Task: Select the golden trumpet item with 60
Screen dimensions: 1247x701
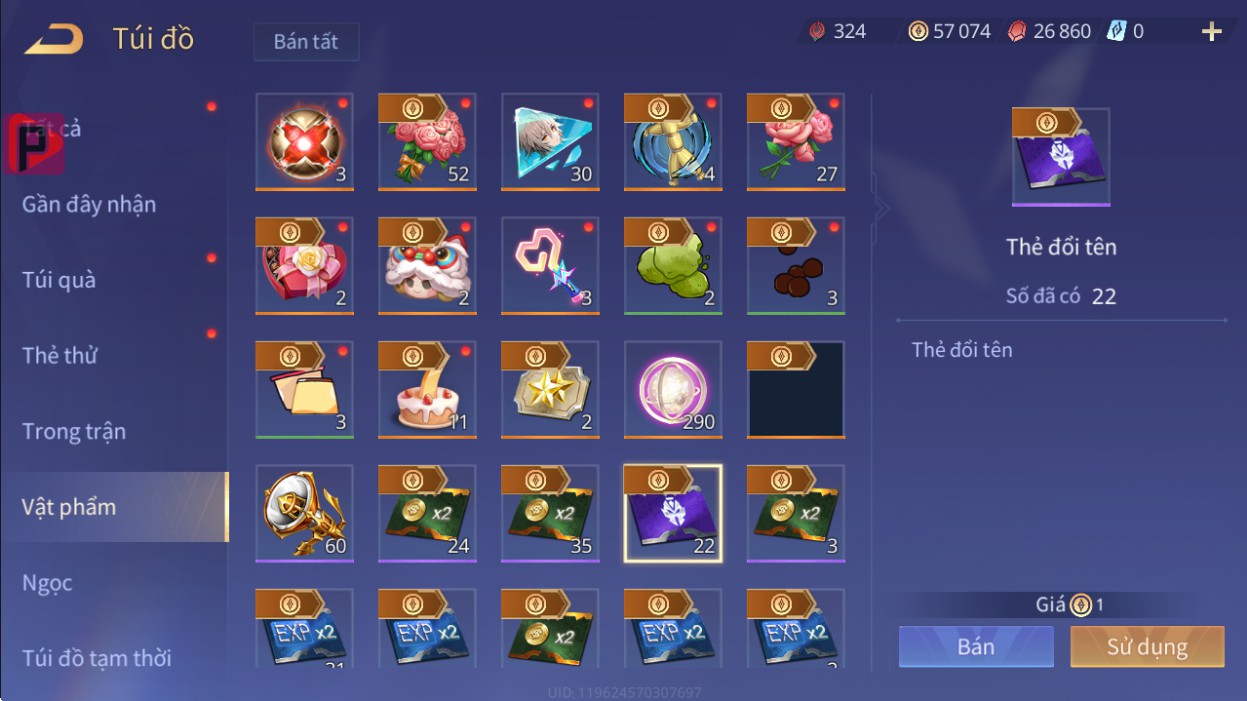Action: 304,514
